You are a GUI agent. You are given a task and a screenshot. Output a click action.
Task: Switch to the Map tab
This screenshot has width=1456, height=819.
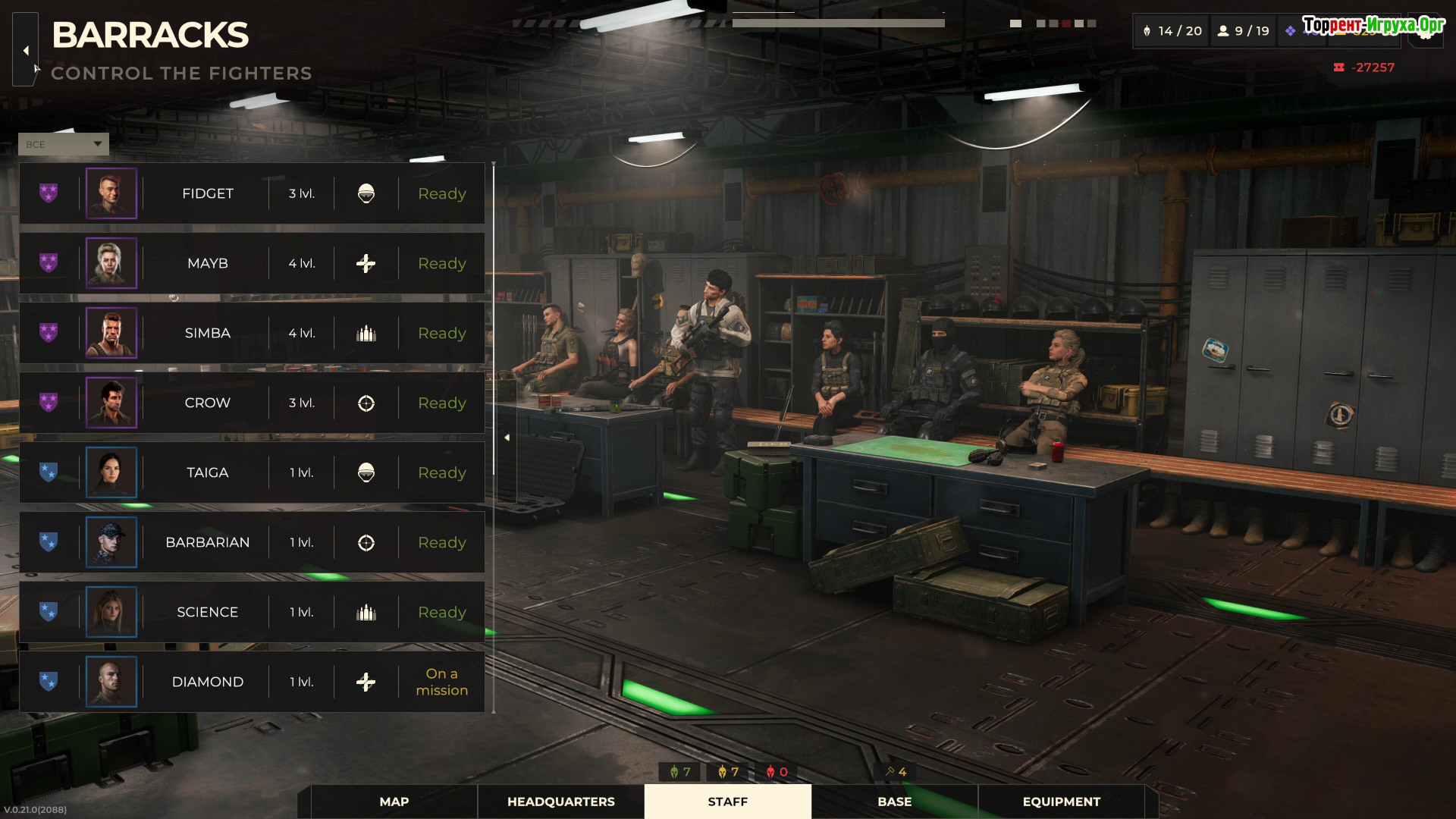(394, 802)
